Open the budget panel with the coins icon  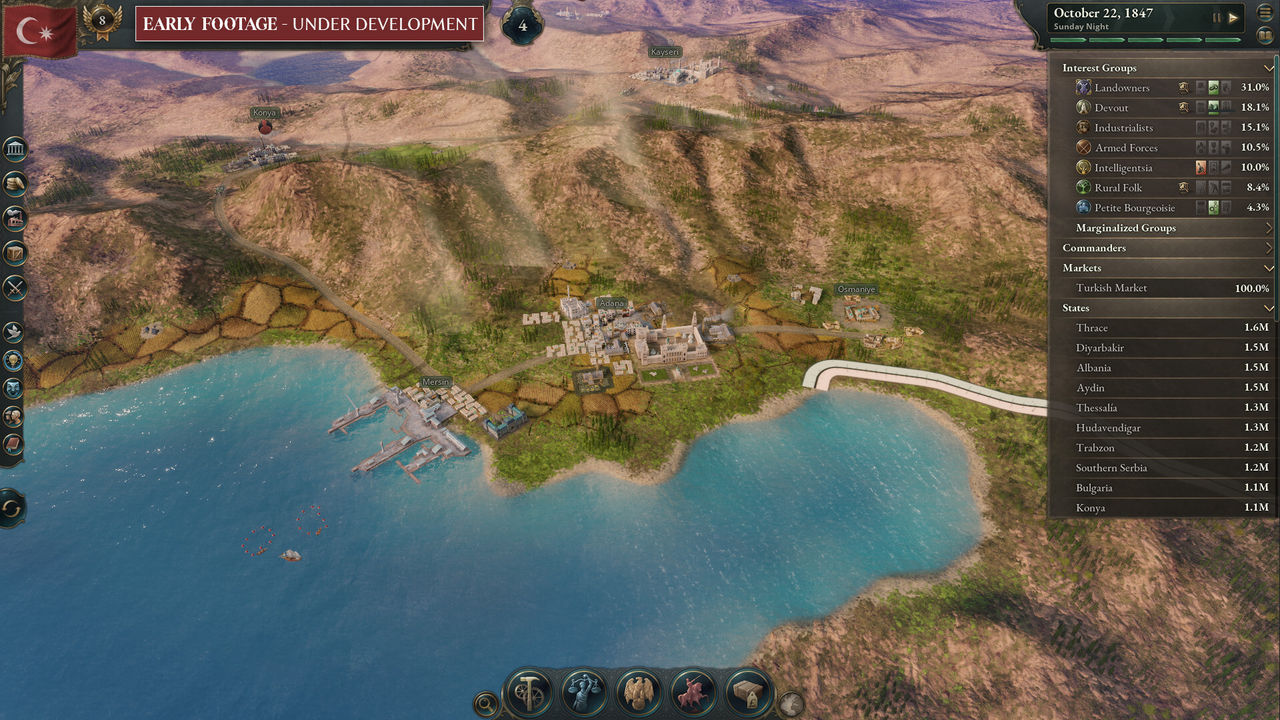click(15, 183)
